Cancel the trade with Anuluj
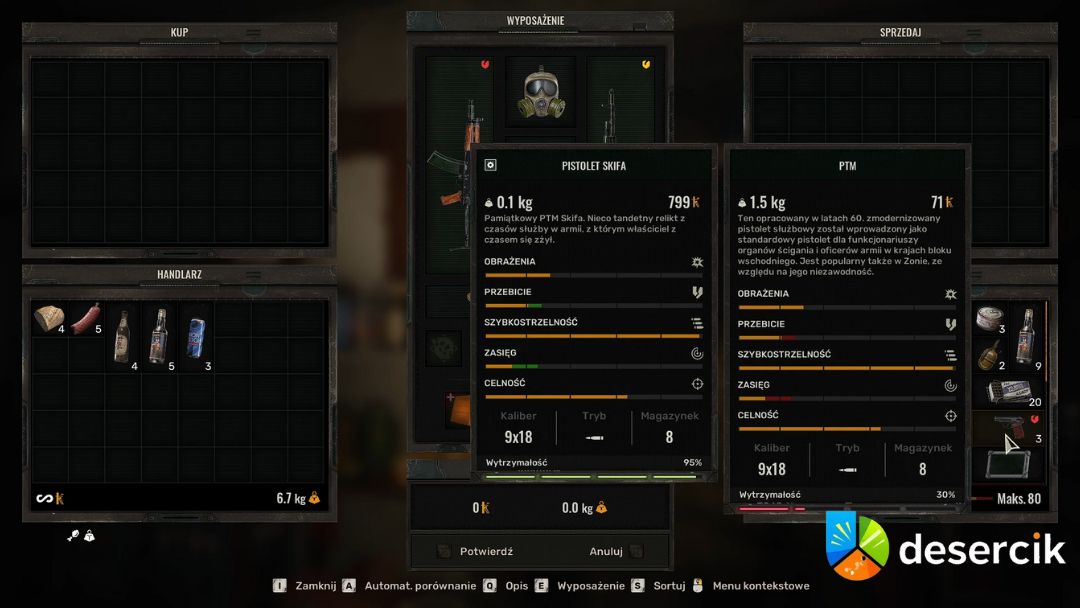Image resolution: width=1080 pixels, height=608 pixels. [x=606, y=551]
